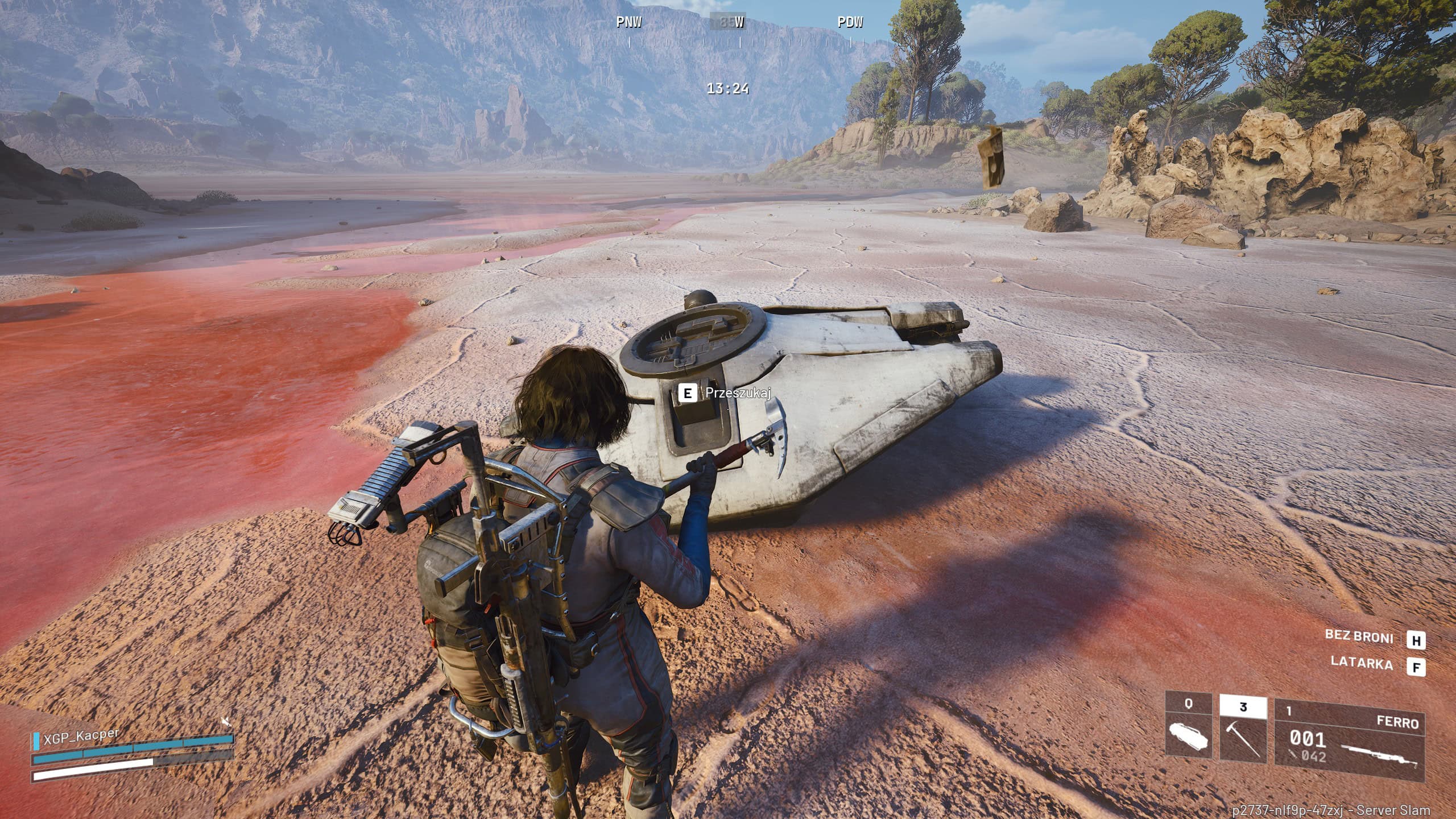Click the XGP_Kacper player name tag
This screenshot has height=819, width=1456.
tap(81, 737)
